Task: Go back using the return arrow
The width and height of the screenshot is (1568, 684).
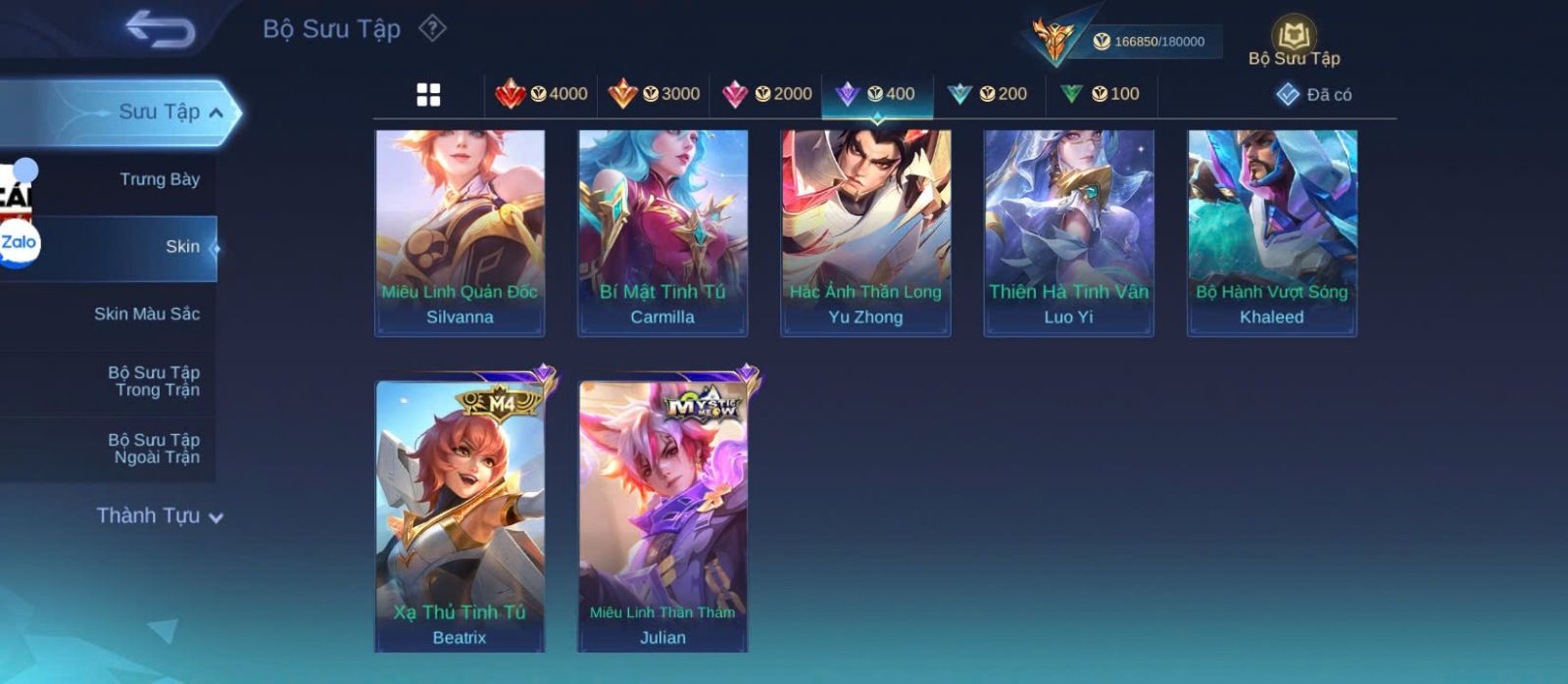Action: 160,29
